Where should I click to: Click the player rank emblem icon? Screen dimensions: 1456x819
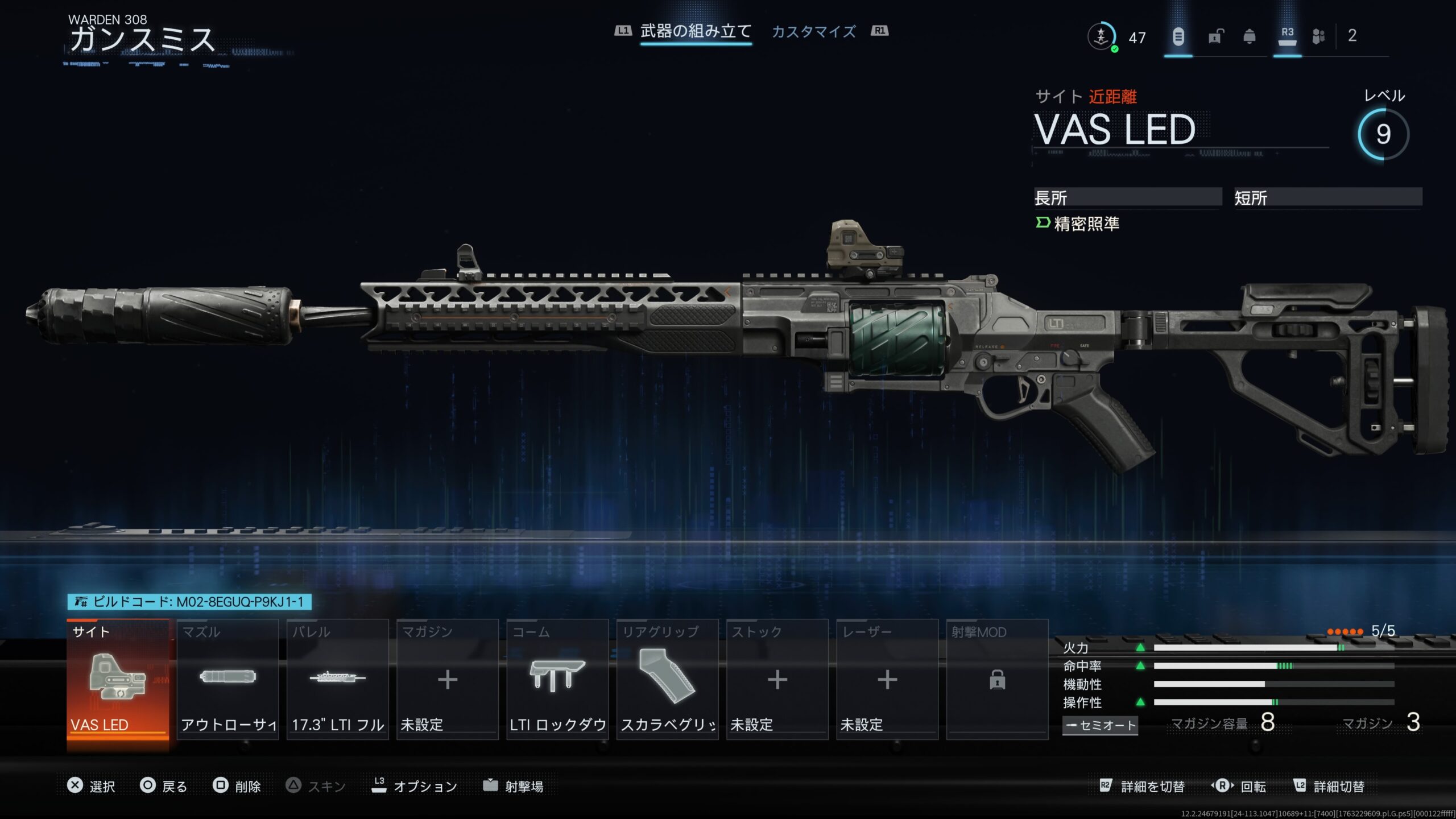1102,37
